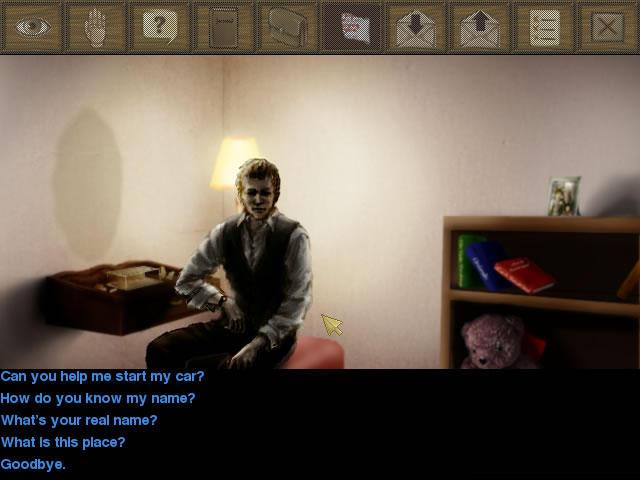
Task: Open the lined list options icon
Action: [x=544, y=27]
